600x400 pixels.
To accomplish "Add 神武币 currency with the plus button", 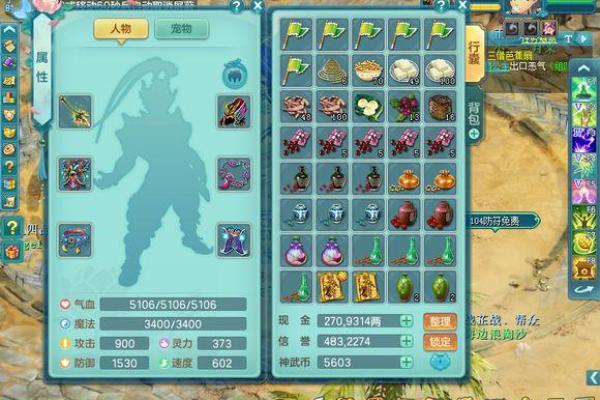I will coord(406,363).
